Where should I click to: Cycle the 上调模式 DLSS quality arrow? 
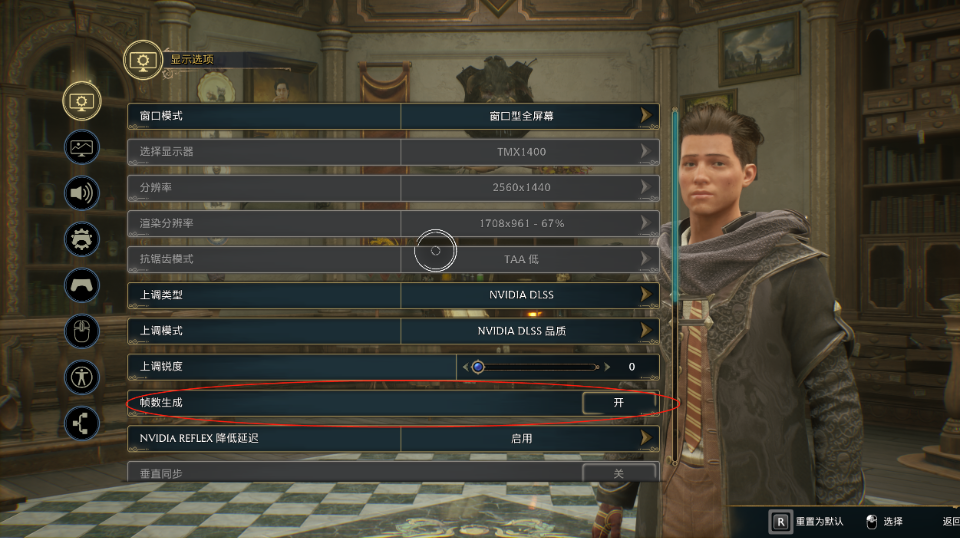tap(647, 330)
